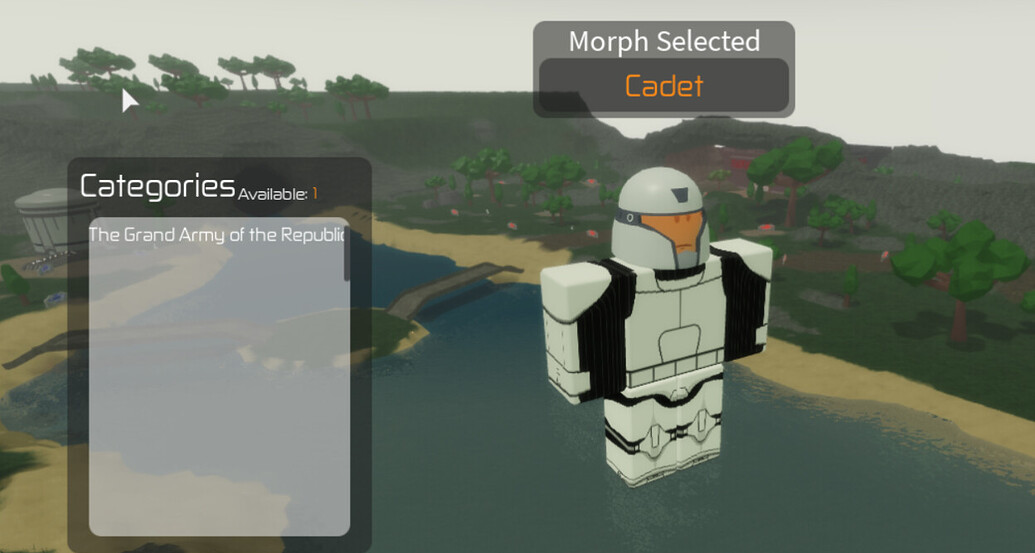Click the Cadet morph button
The width and height of the screenshot is (1035, 553).
coord(664,86)
